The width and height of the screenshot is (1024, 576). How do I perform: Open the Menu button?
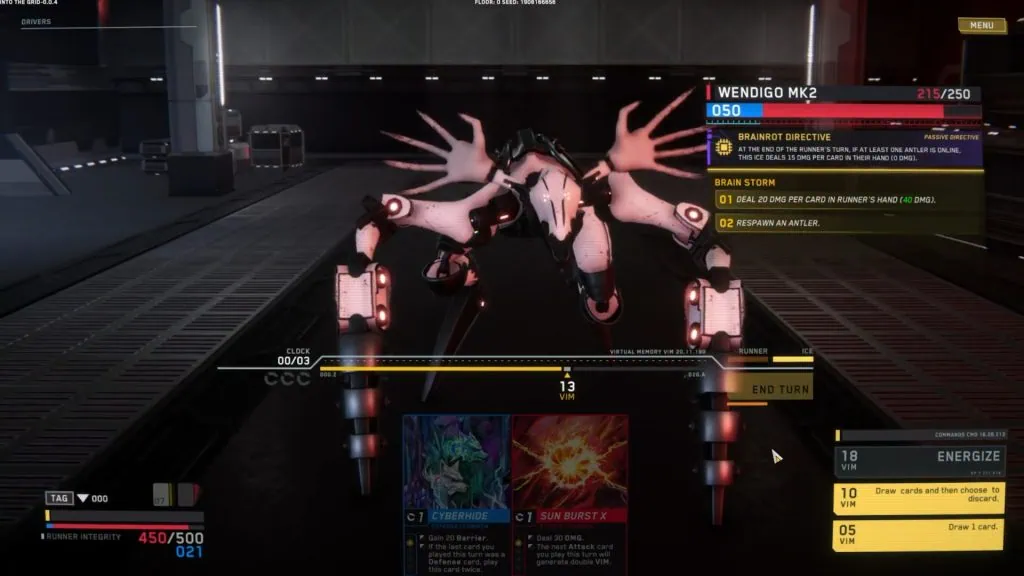(x=981, y=25)
